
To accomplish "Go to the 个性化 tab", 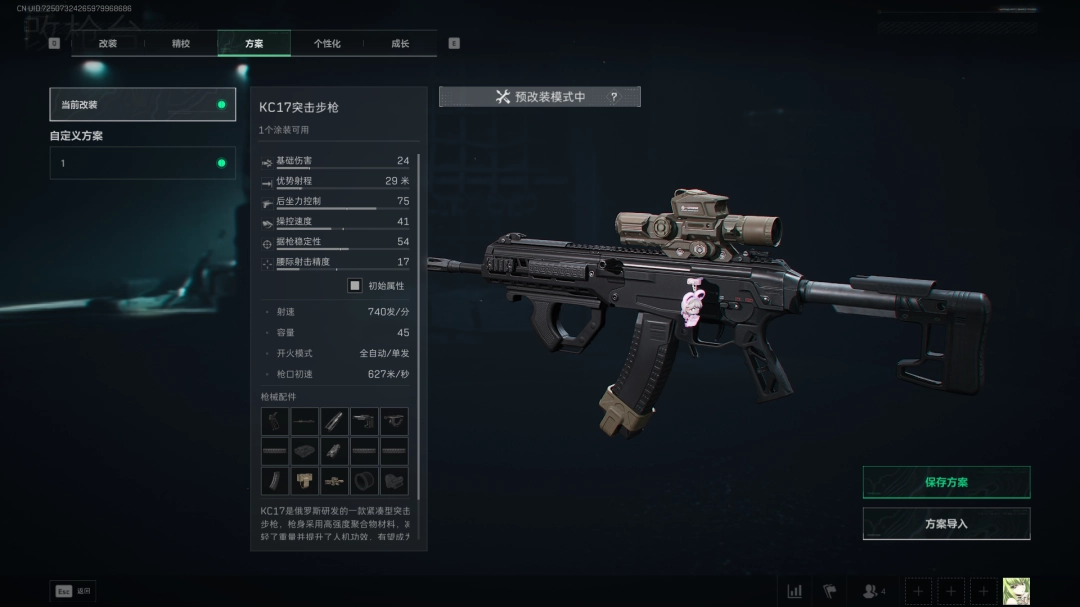I will point(327,44).
